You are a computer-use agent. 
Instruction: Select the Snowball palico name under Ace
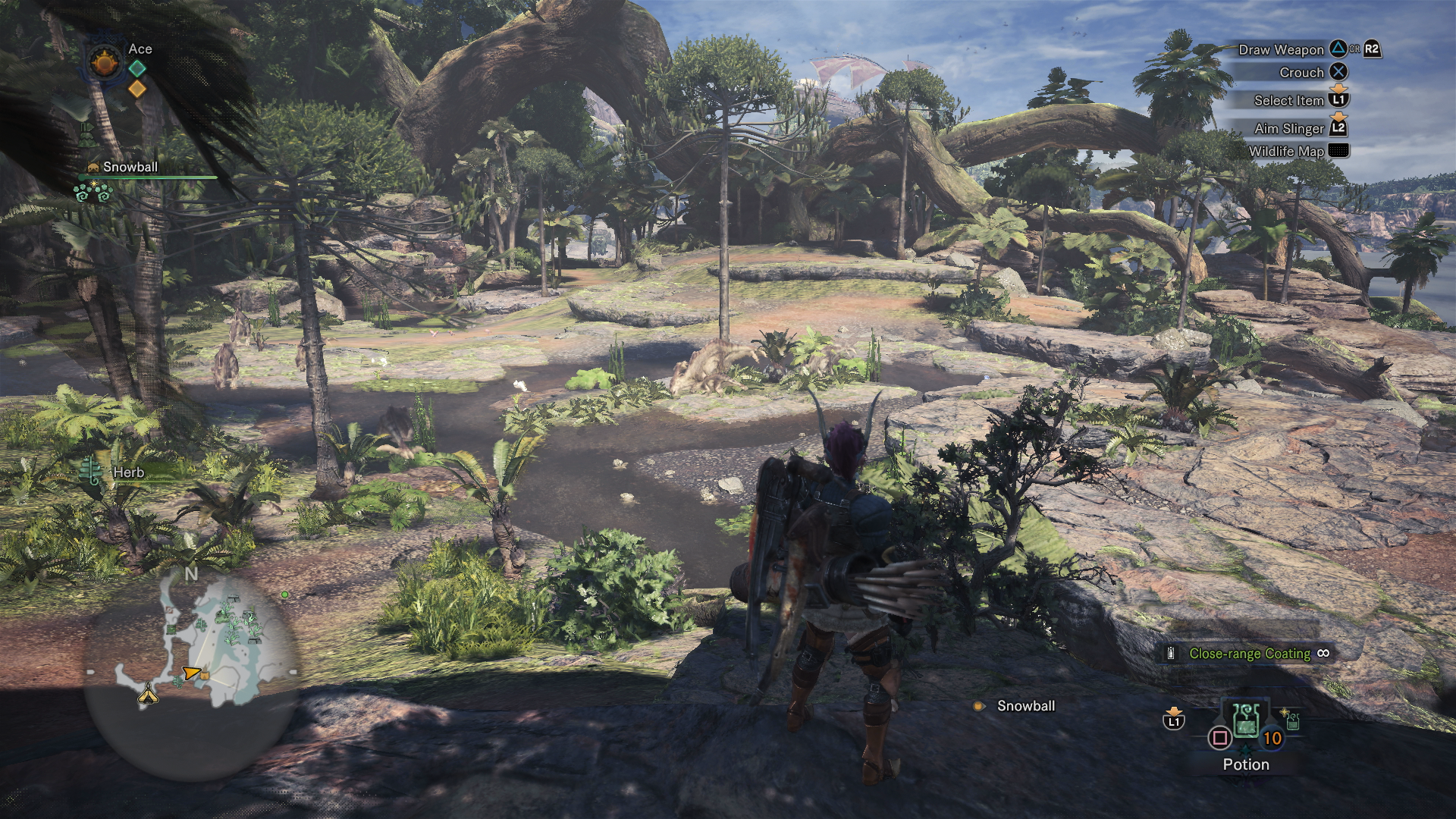tap(130, 167)
